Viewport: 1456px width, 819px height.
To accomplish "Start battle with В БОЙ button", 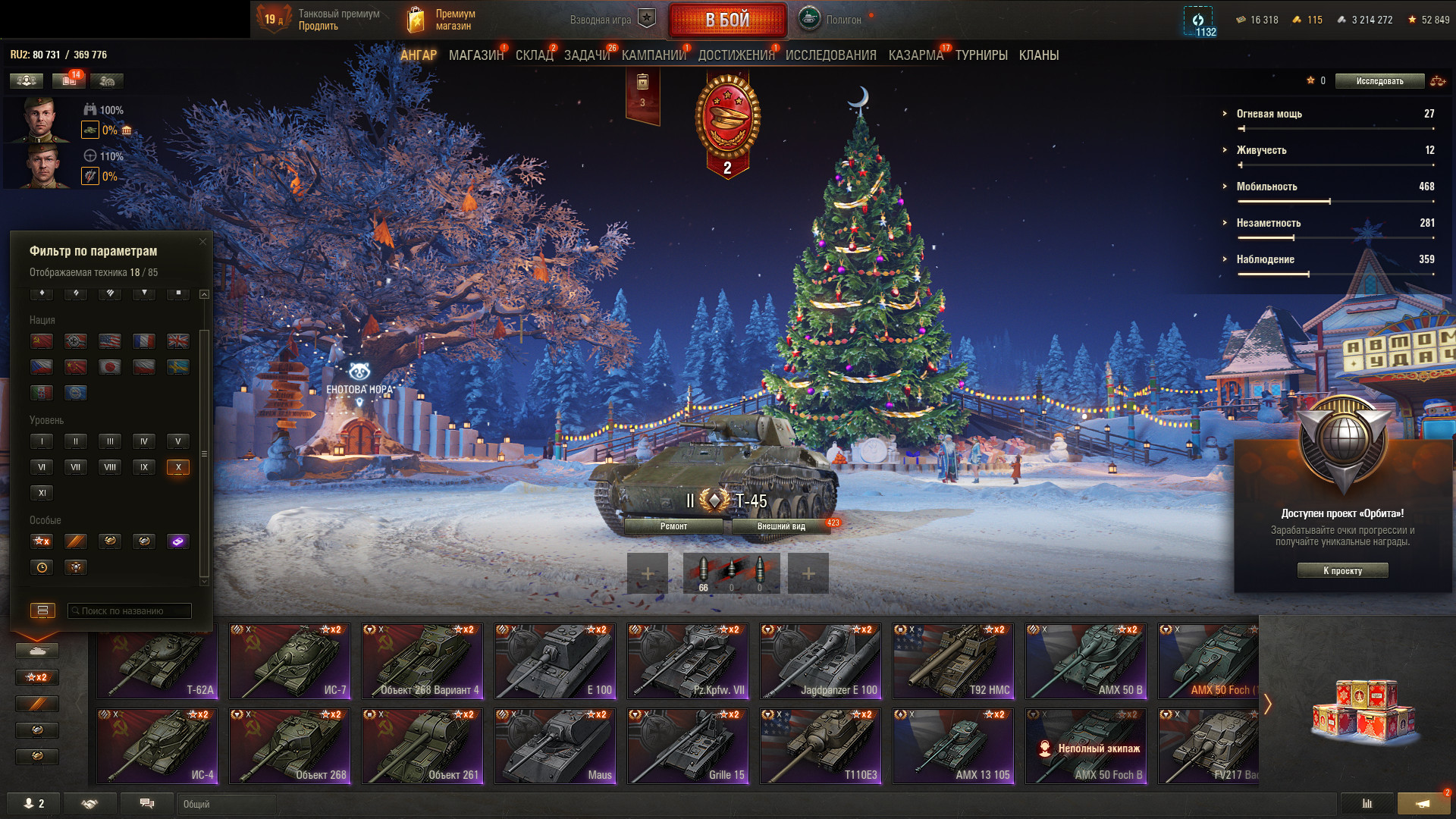I will [727, 20].
